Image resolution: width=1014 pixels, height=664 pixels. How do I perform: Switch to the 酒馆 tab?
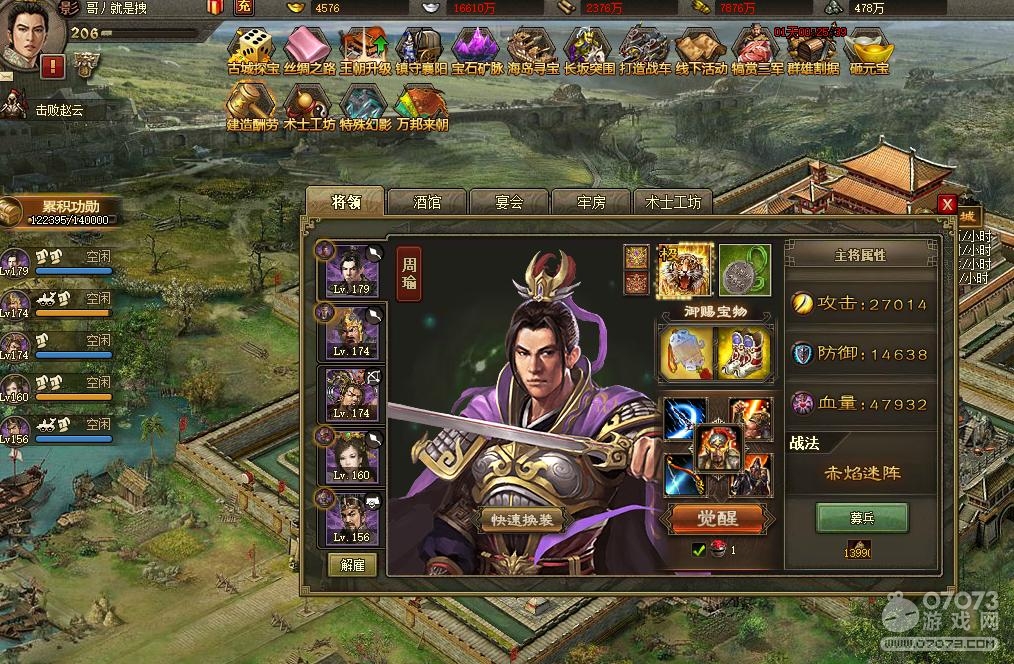tap(427, 202)
